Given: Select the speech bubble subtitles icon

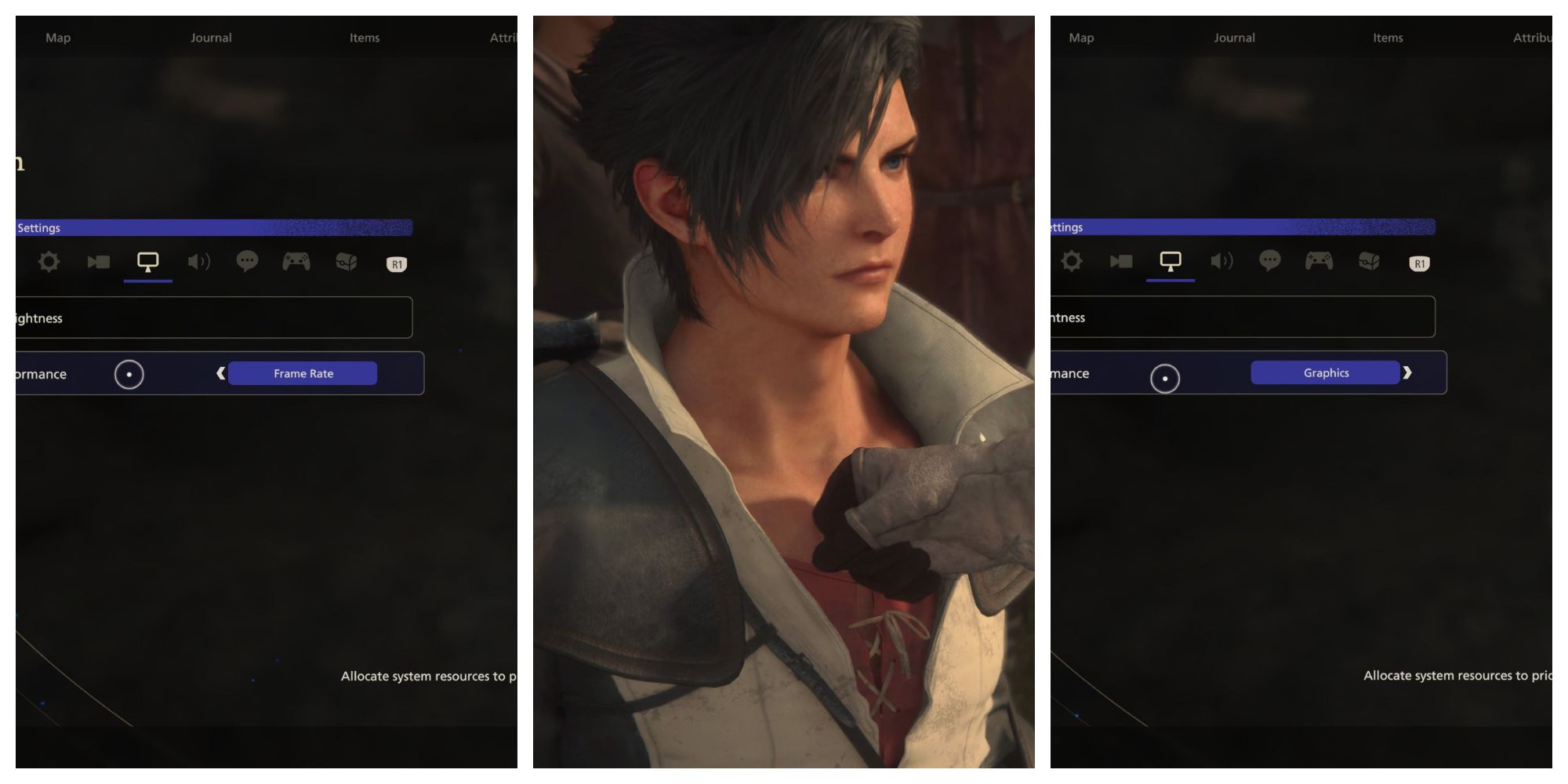Looking at the screenshot, I should pyautogui.click(x=248, y=262).
